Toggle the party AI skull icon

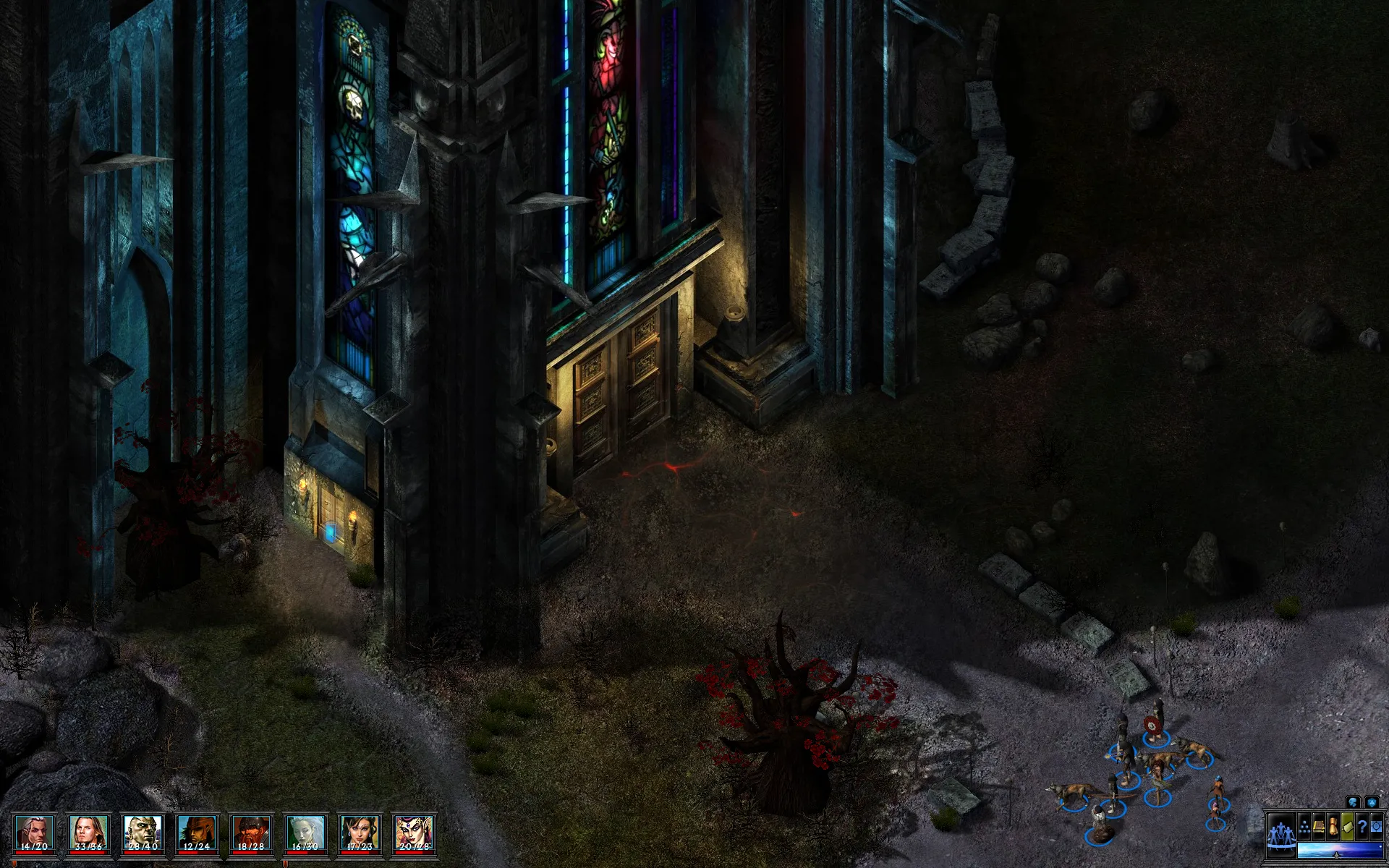[1352, 802]
